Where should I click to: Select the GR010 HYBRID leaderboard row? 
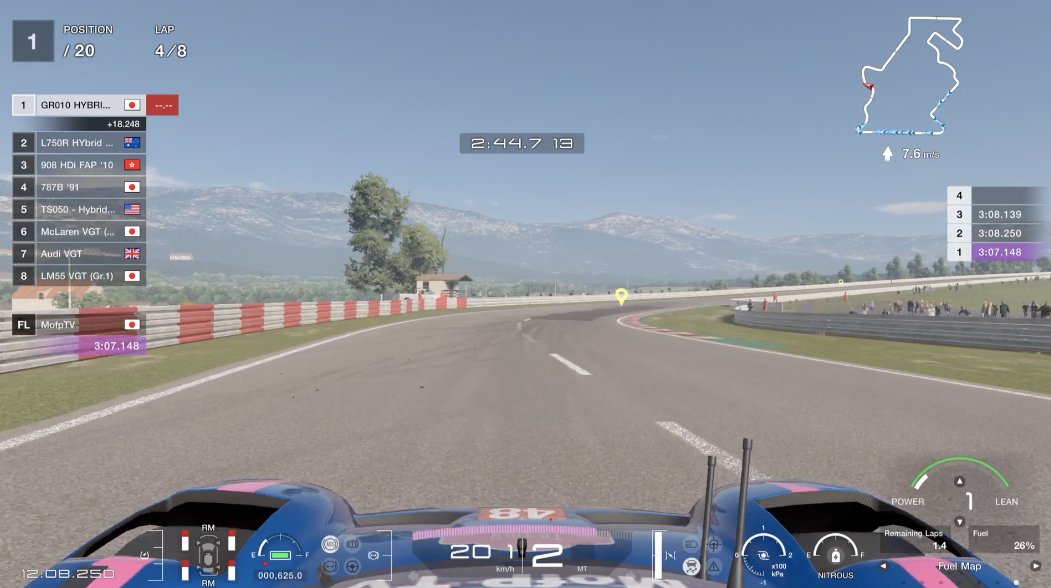click(78, 105)
